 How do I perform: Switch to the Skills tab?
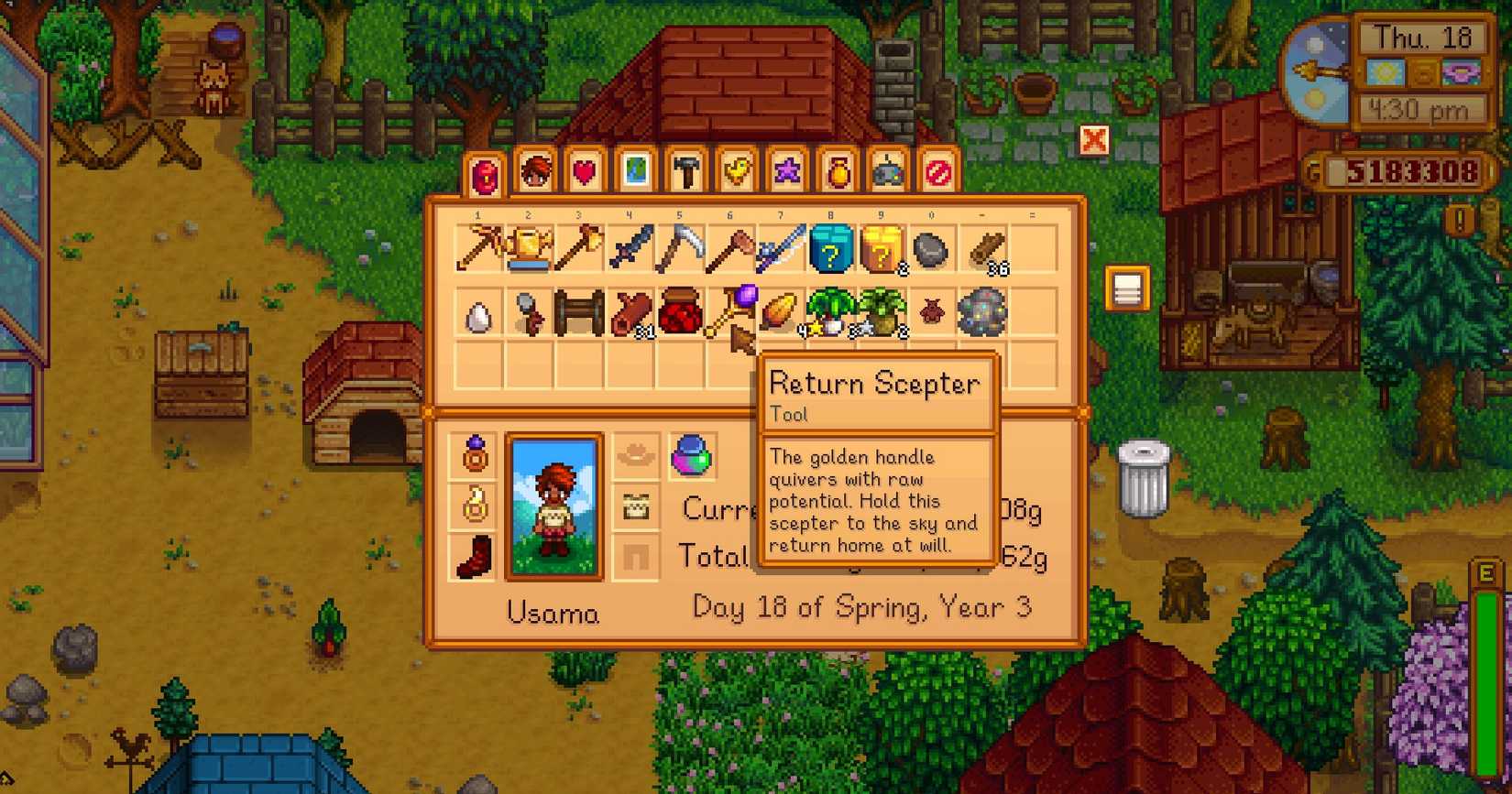coord(535,172)
